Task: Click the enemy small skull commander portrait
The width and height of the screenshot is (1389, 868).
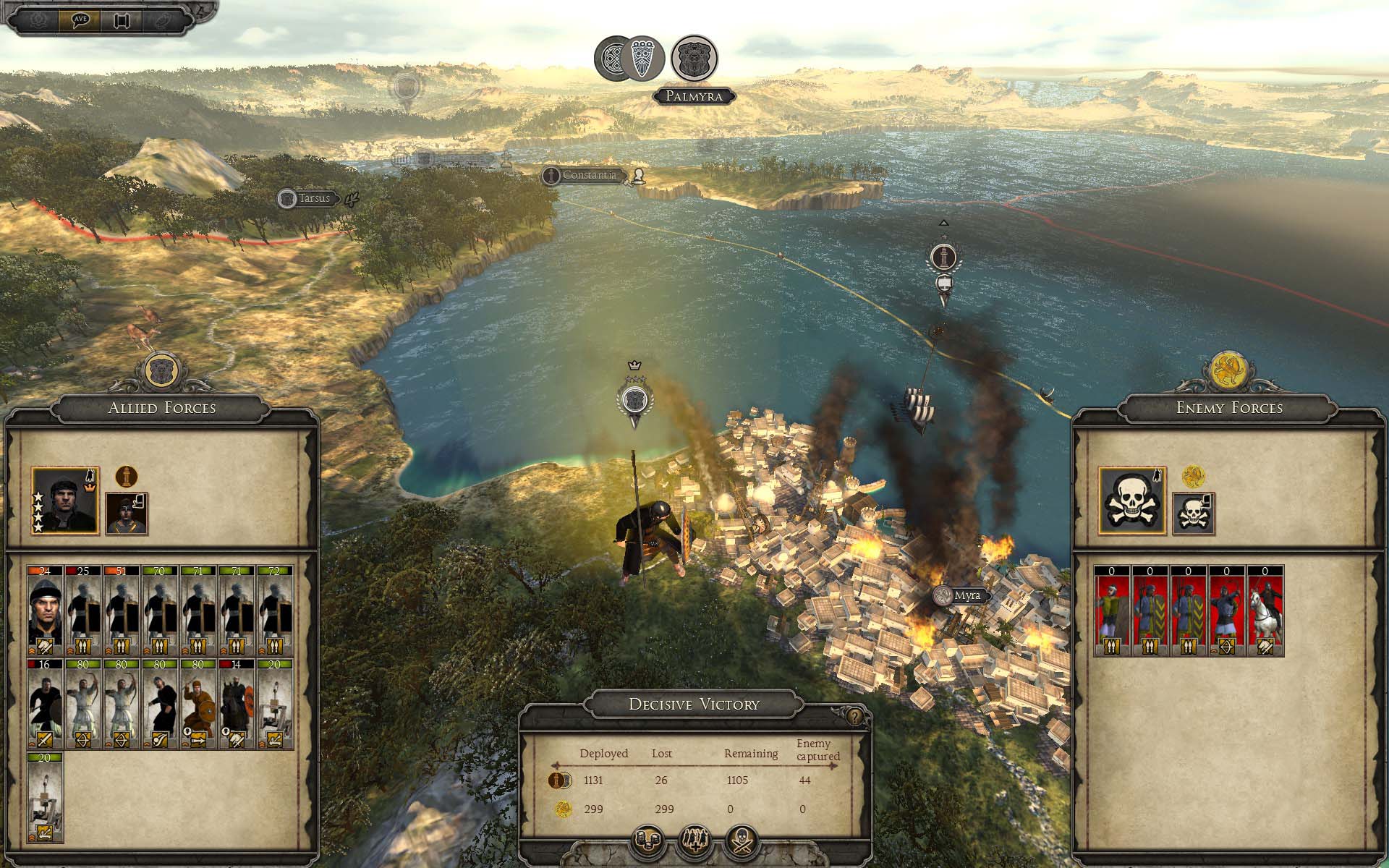Action: tap(1193, 514)
